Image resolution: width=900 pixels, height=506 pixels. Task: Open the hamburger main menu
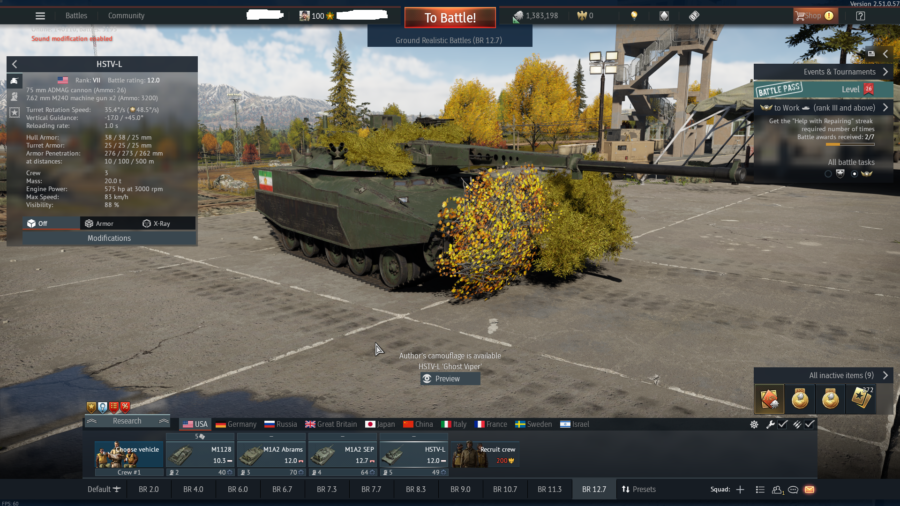[x=40, y=16]
